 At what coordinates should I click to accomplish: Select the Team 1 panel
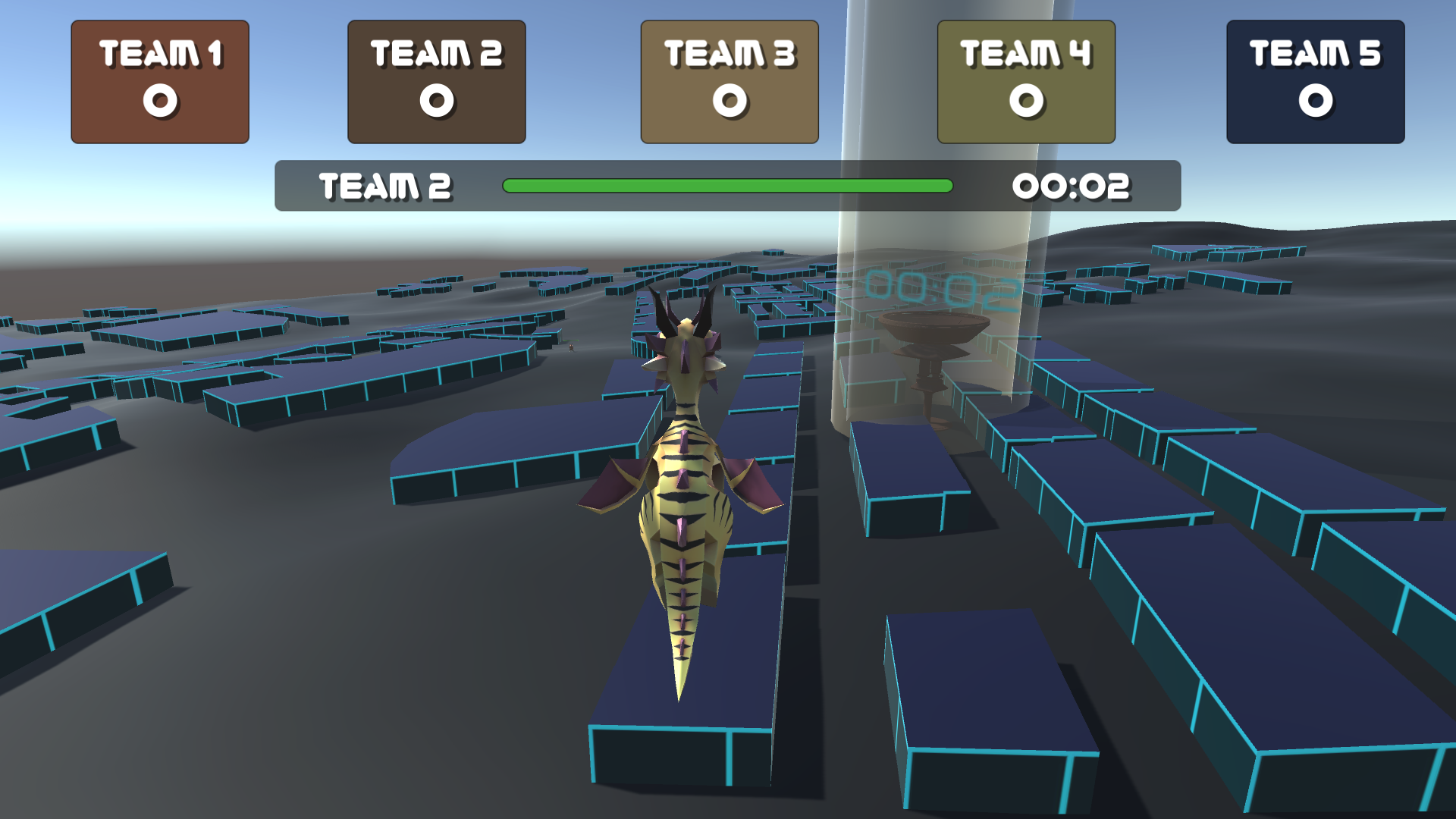click(x=159, y=80)
